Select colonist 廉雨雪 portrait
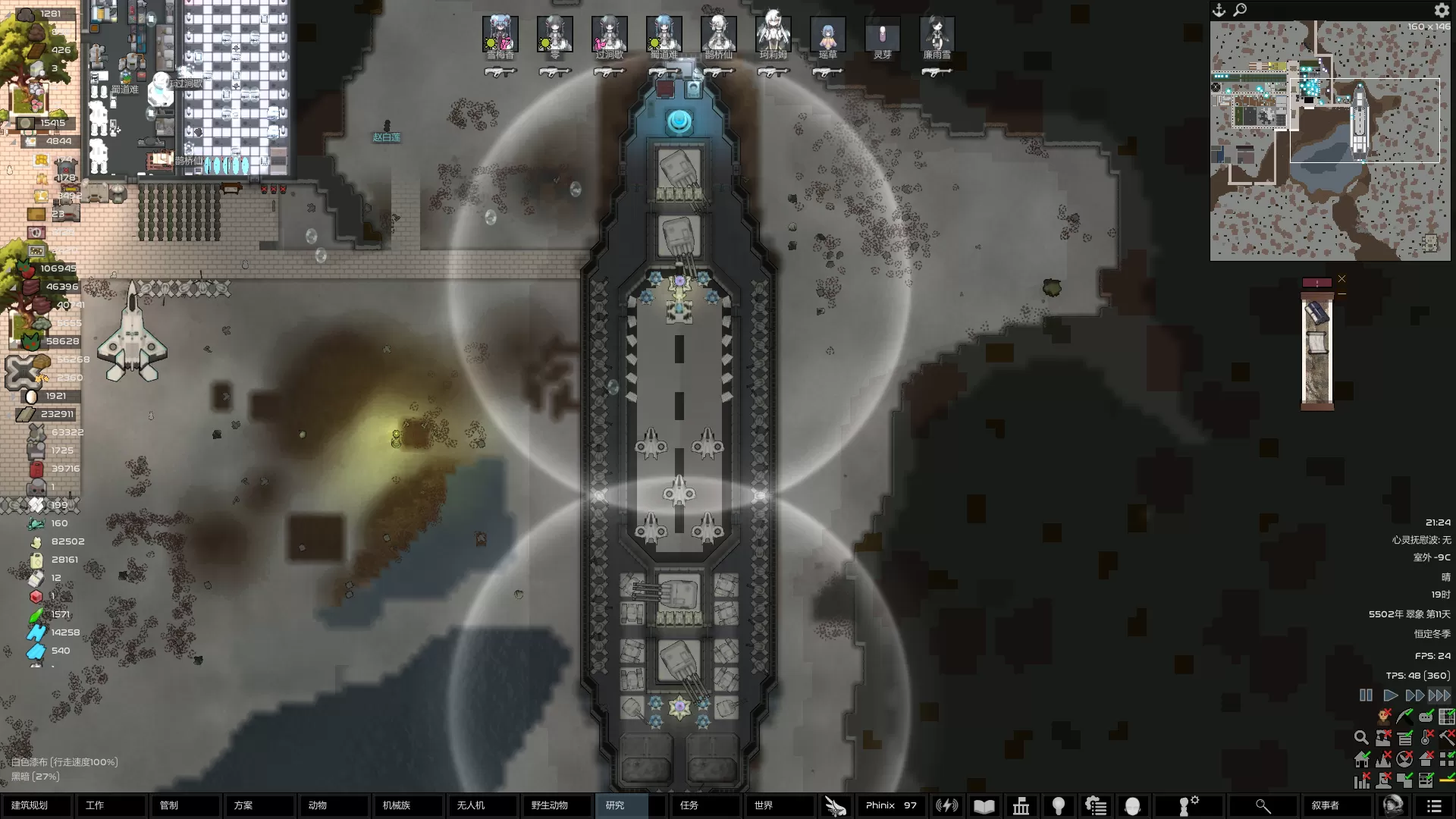This screenshot has height=819, width=1456. point(937,35)
